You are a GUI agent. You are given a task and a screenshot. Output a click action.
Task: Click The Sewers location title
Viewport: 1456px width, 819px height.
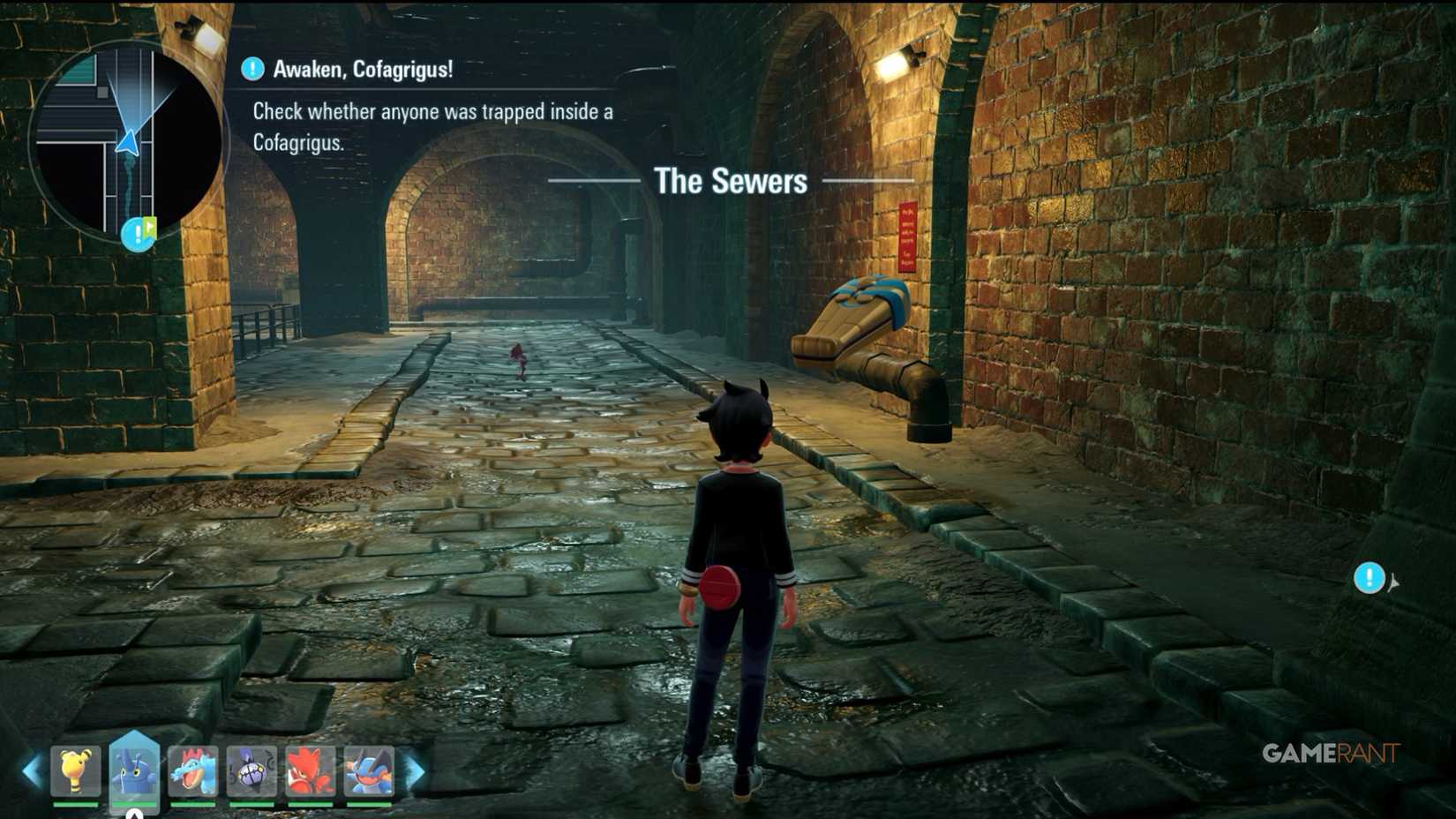[x=731, y=181]
